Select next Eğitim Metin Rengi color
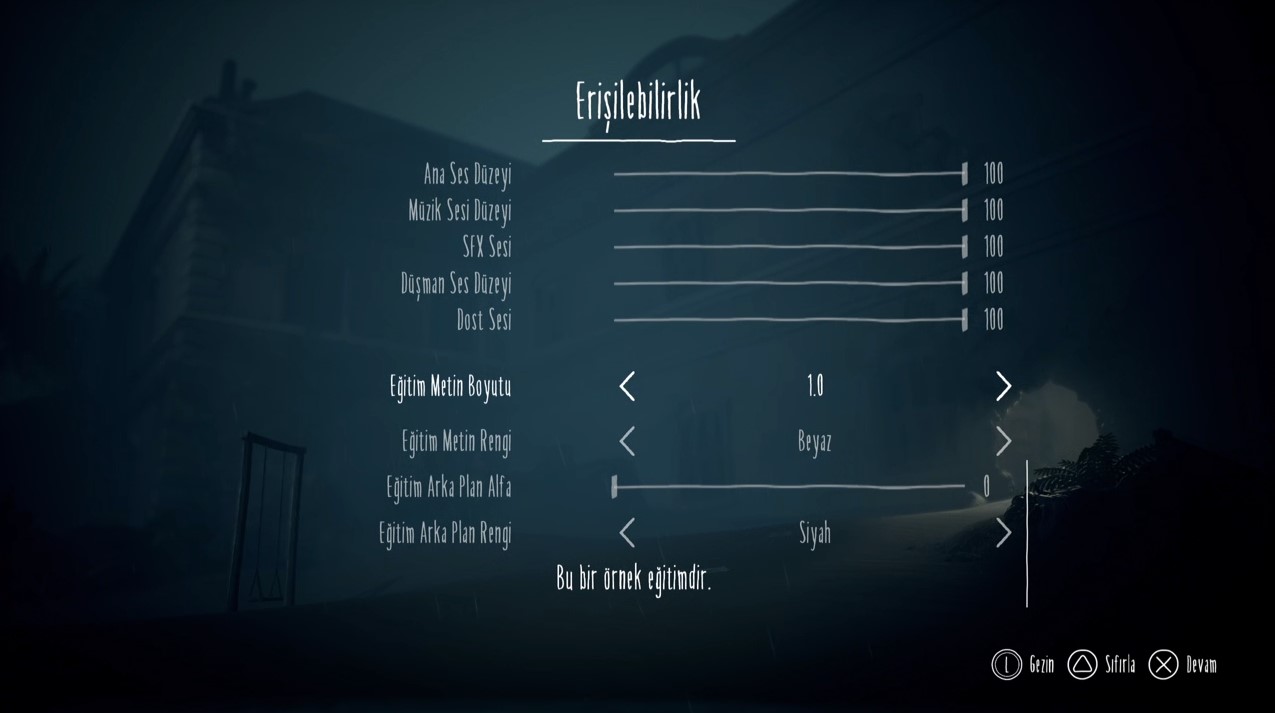 point(1003,441)
